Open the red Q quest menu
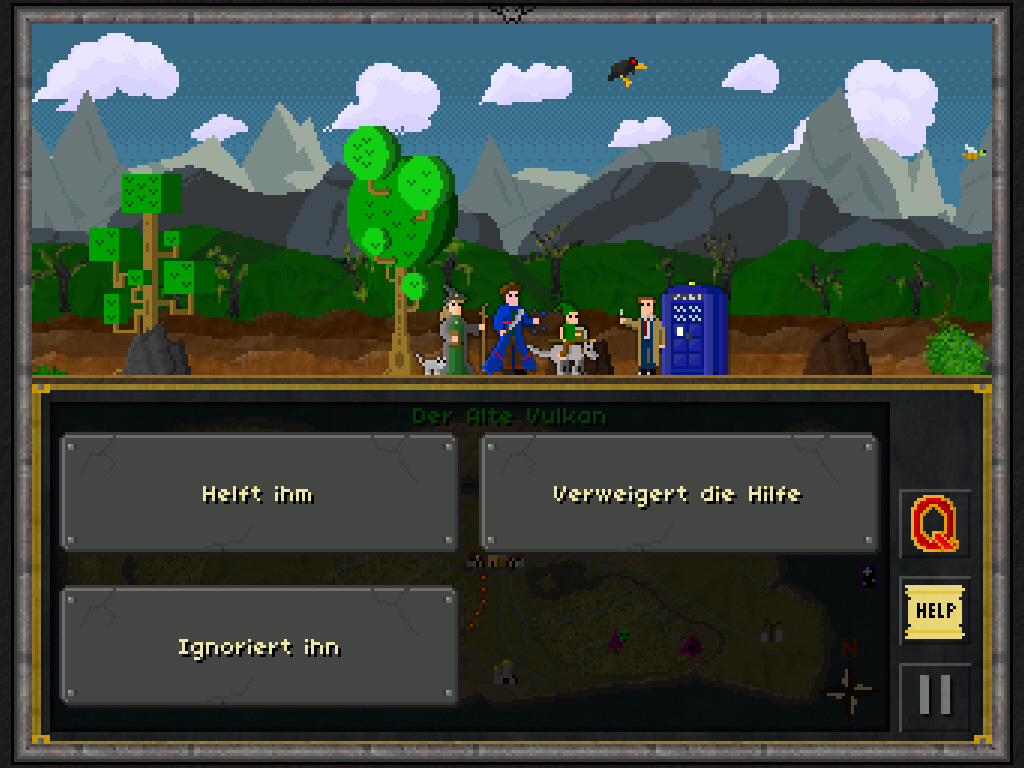The height and width of the screenshot is (768, 1024). (934, 523)
